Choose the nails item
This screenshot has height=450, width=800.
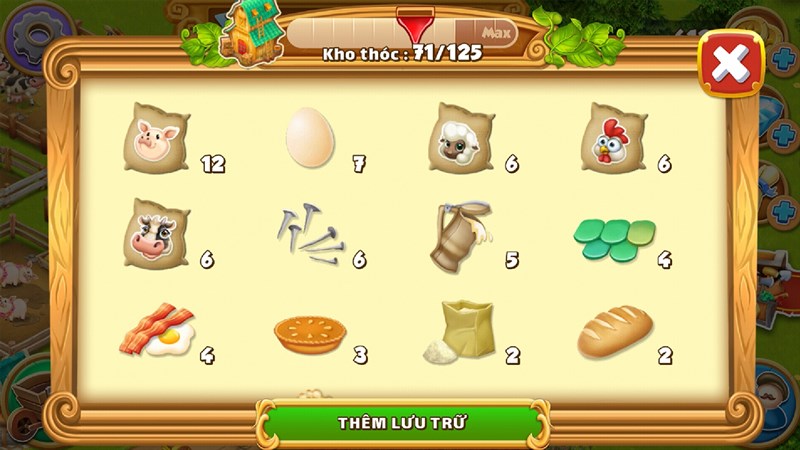tap(309, 234)
